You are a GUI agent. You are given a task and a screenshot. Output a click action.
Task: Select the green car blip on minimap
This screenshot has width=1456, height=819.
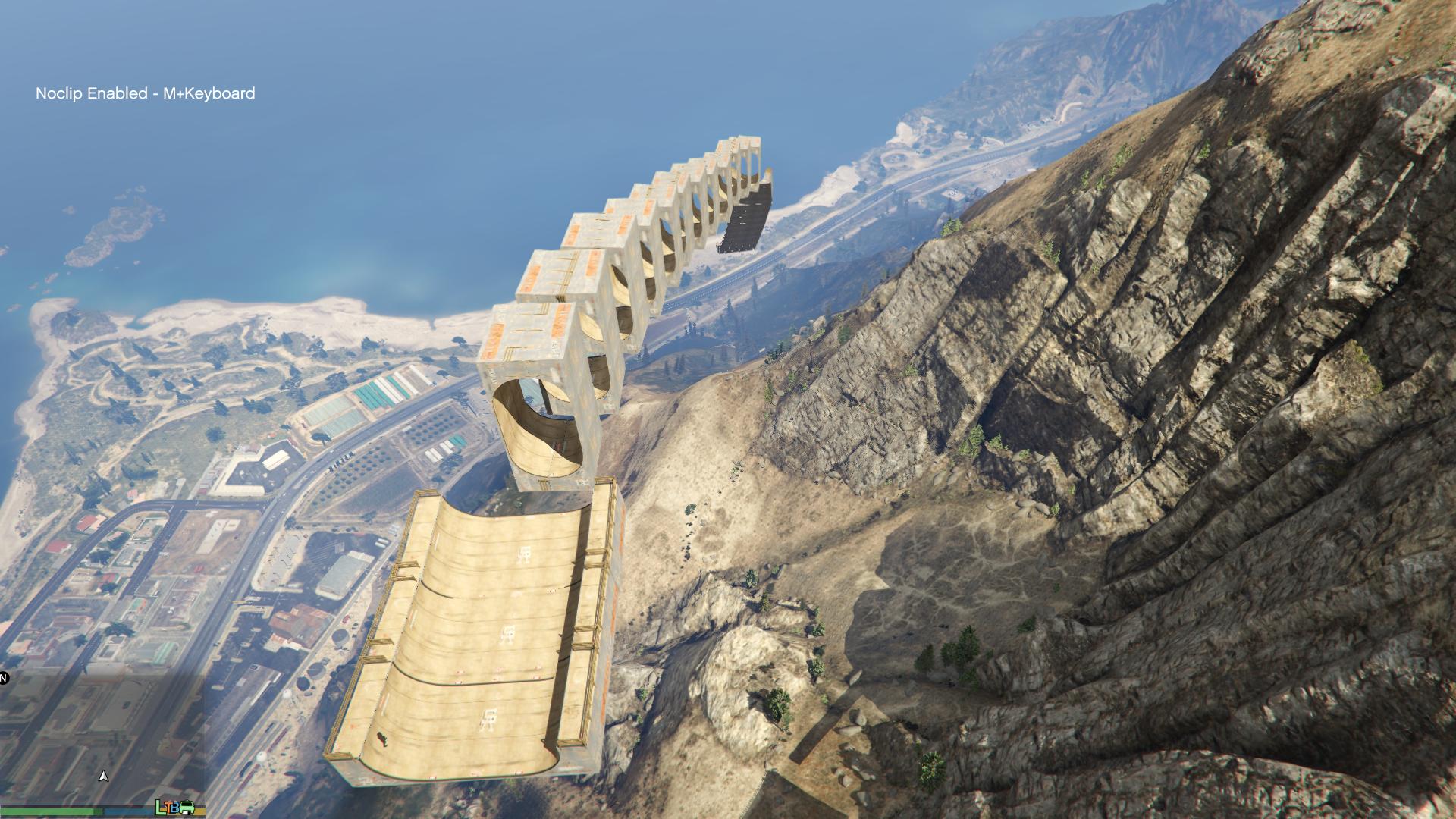point(187,808)
